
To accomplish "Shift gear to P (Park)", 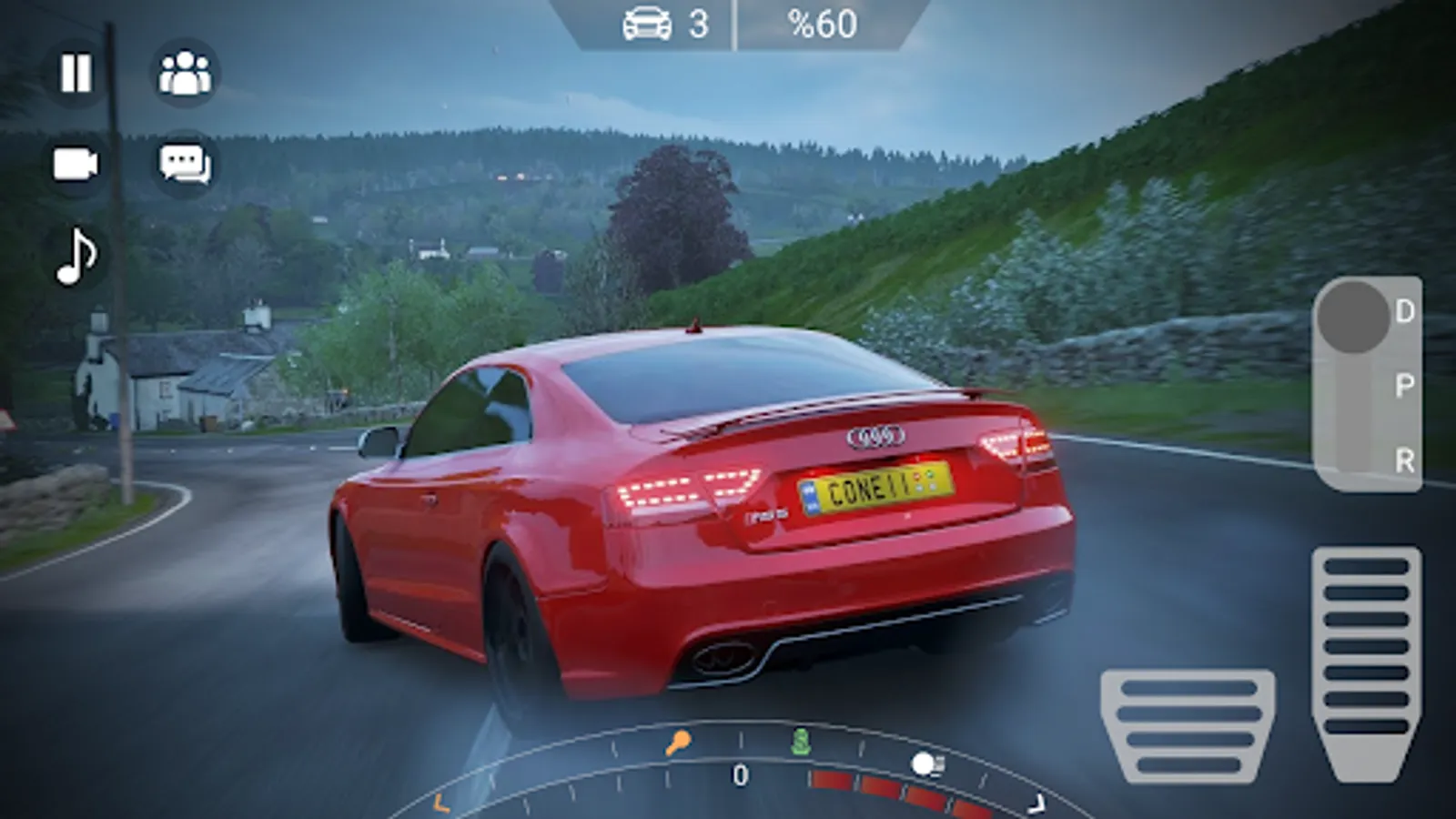I will pos(1404,386).
